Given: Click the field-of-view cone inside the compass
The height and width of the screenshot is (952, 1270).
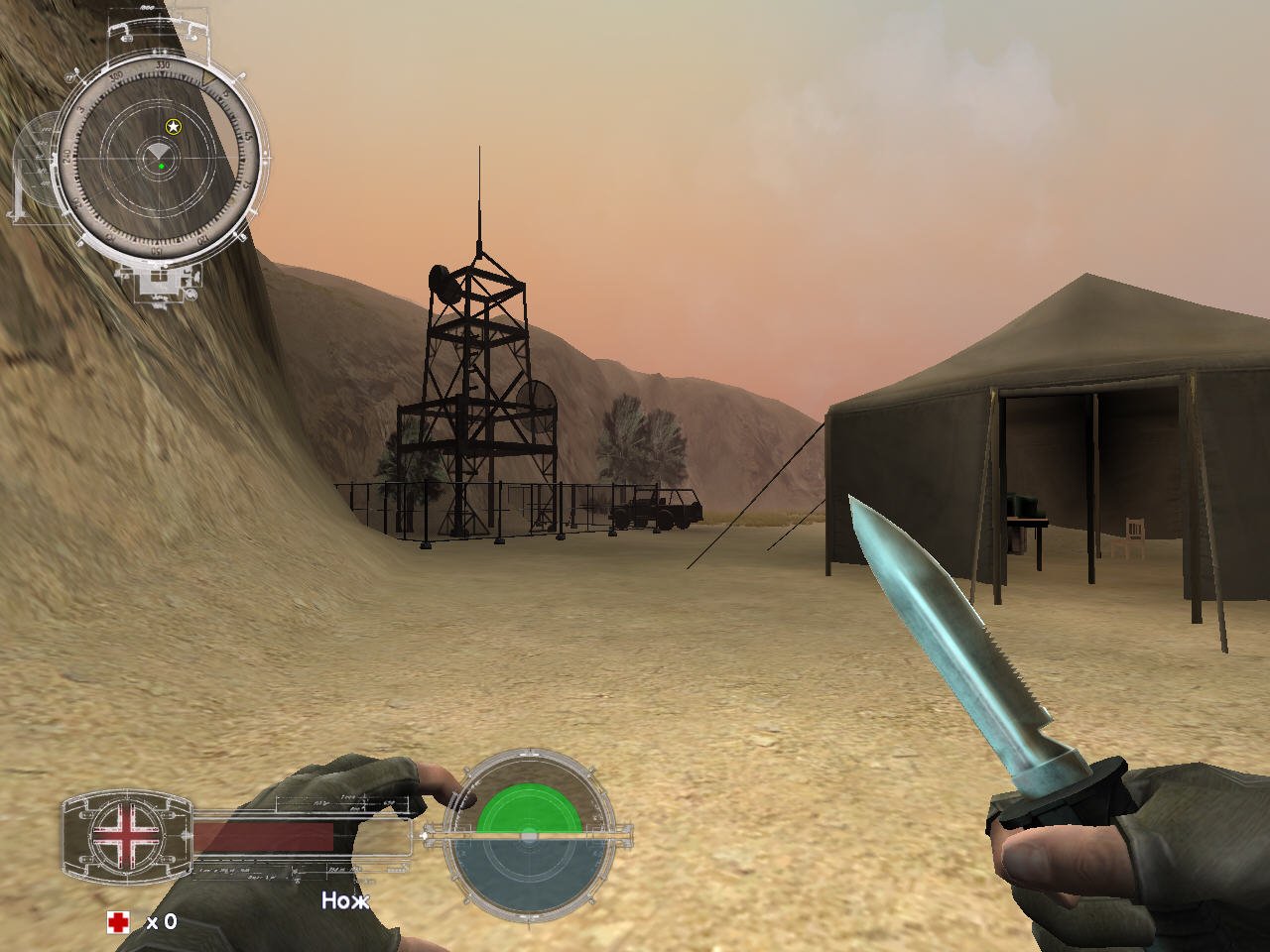Looking at the screenshot, I should 158,150.
